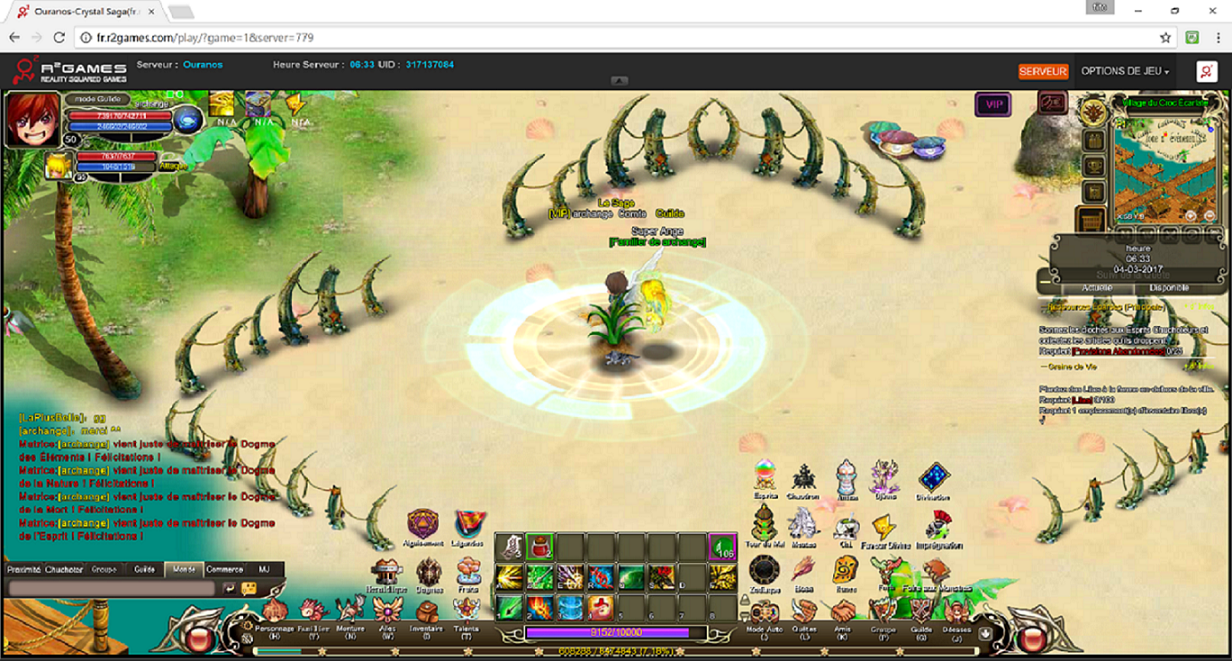Open the Personnage character sheet
The height and width of the screenshot is (661, 1232).
click(274, 612)
